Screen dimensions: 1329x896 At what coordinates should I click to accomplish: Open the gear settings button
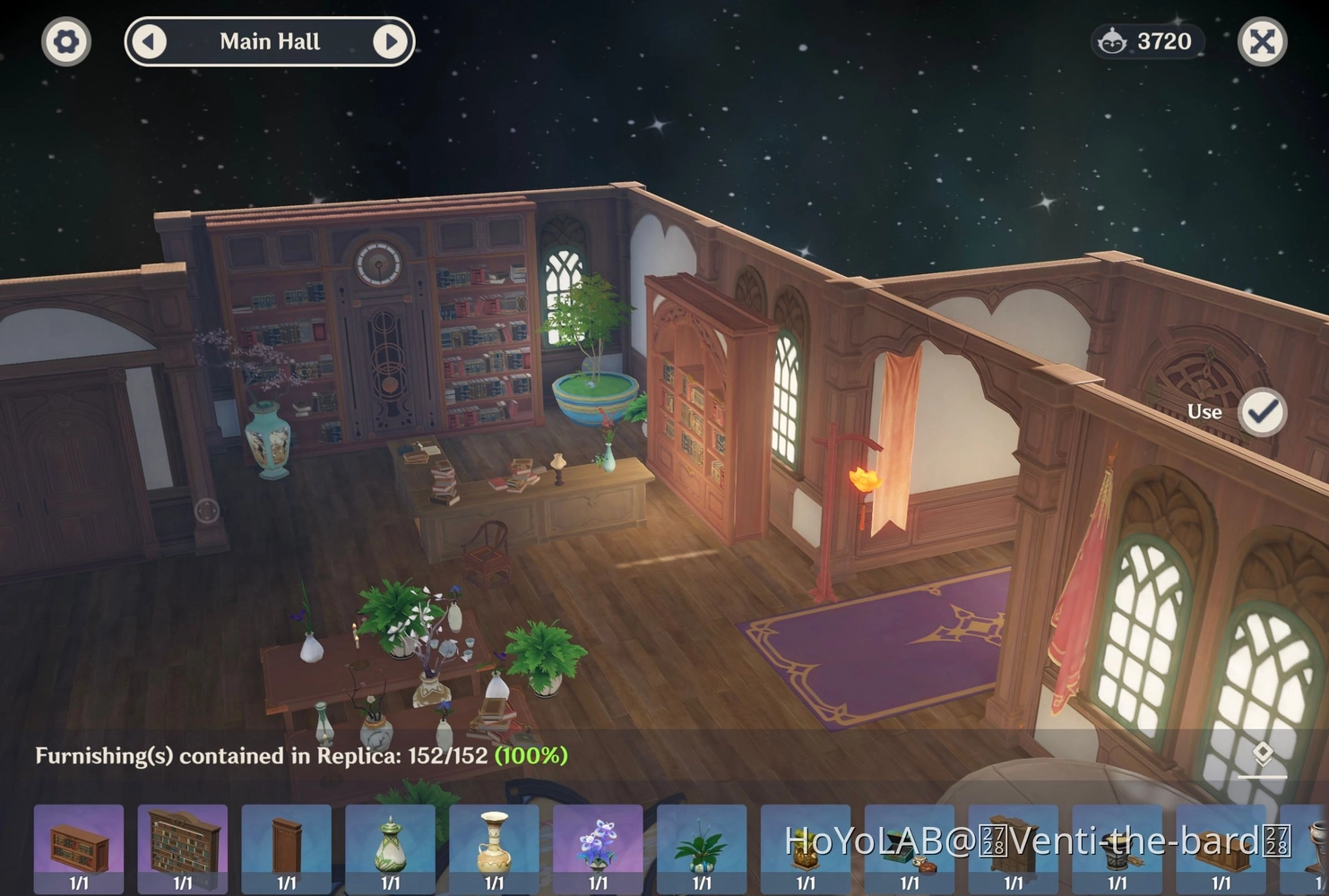coord(66,41)
